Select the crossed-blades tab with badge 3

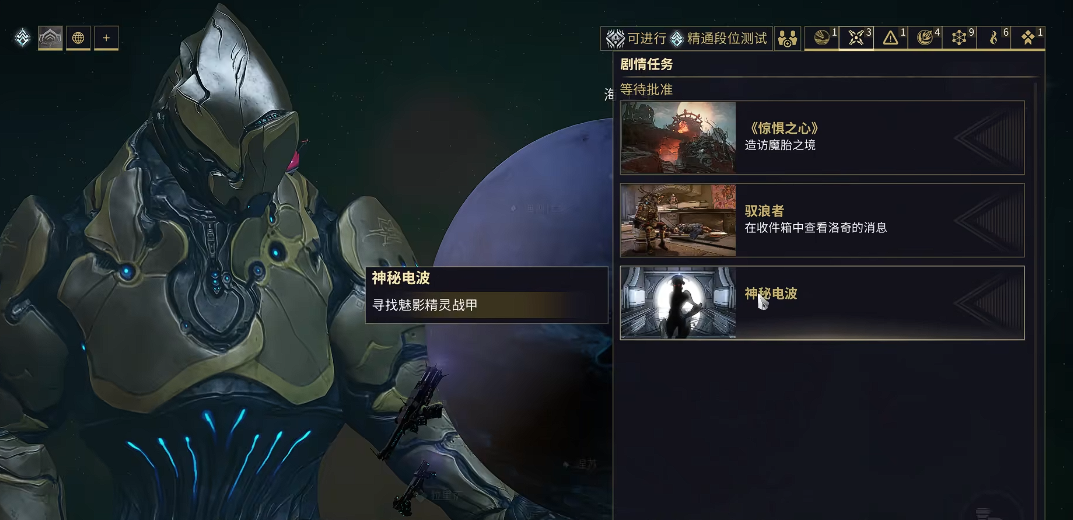point(856,39)
